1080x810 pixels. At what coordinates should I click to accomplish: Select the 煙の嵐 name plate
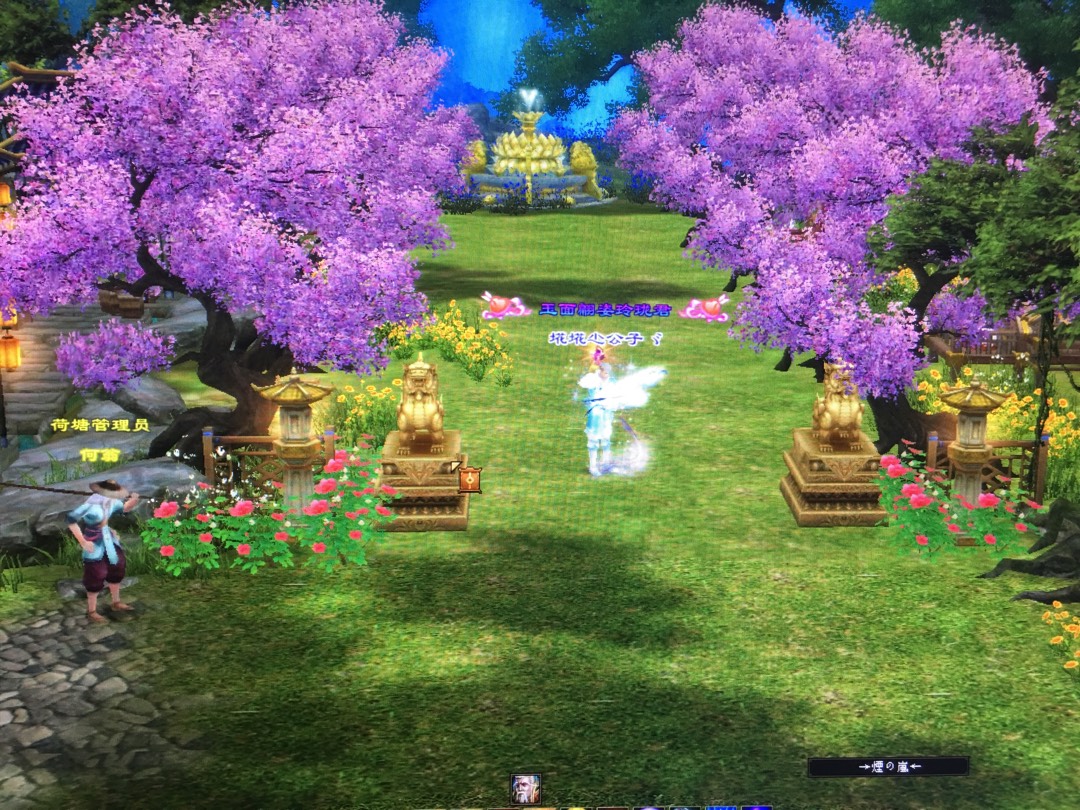pos(888,767)
